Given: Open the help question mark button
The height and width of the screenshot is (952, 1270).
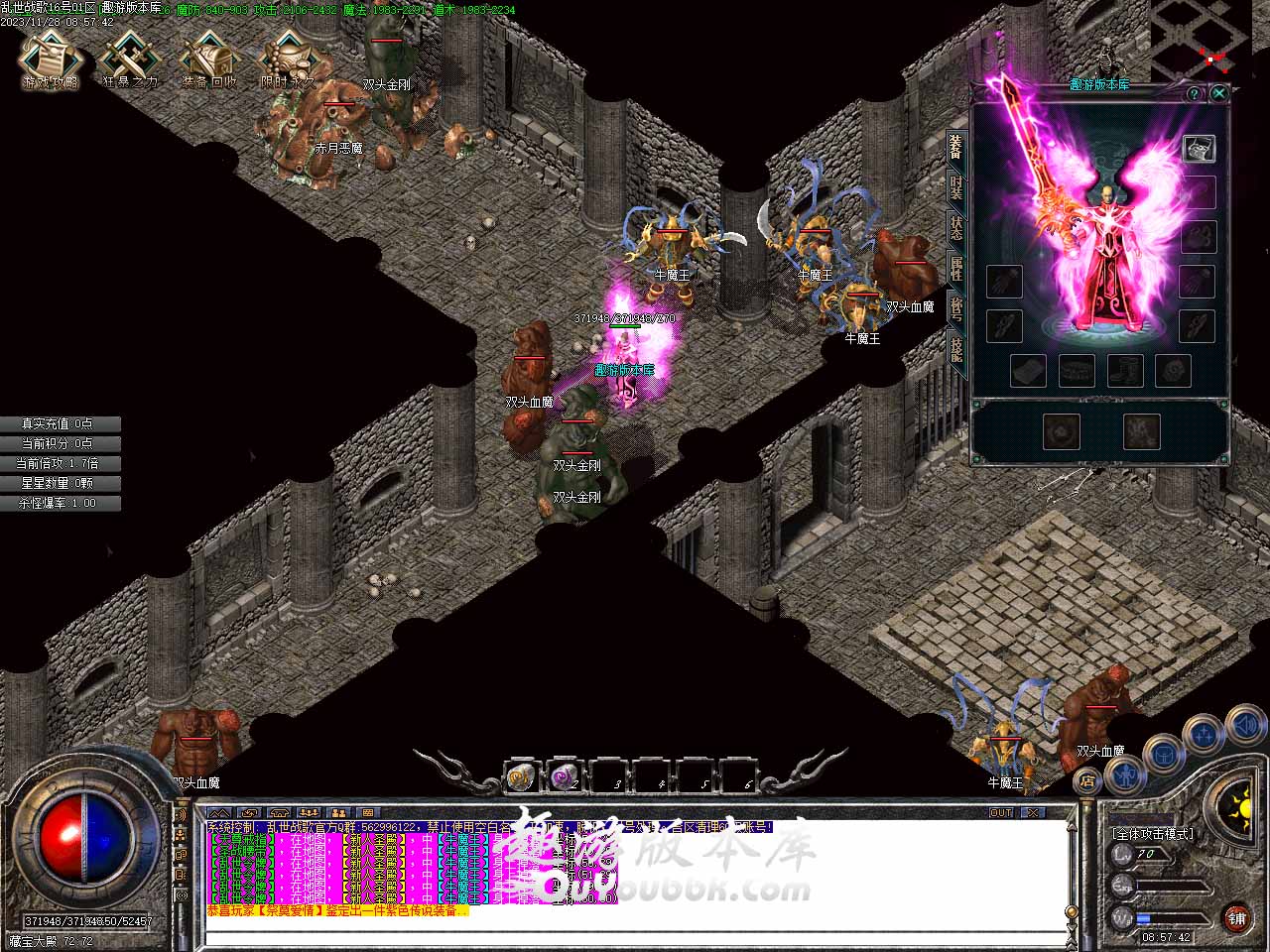Looking at the screenshot, I should [1195, 94].
